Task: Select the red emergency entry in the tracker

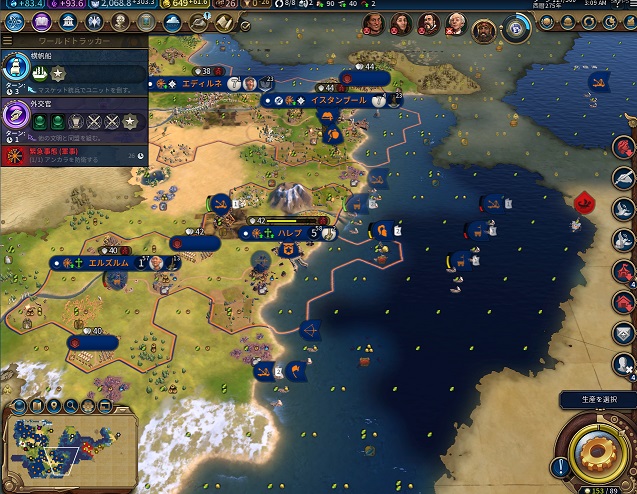Action: click(60, 154)
